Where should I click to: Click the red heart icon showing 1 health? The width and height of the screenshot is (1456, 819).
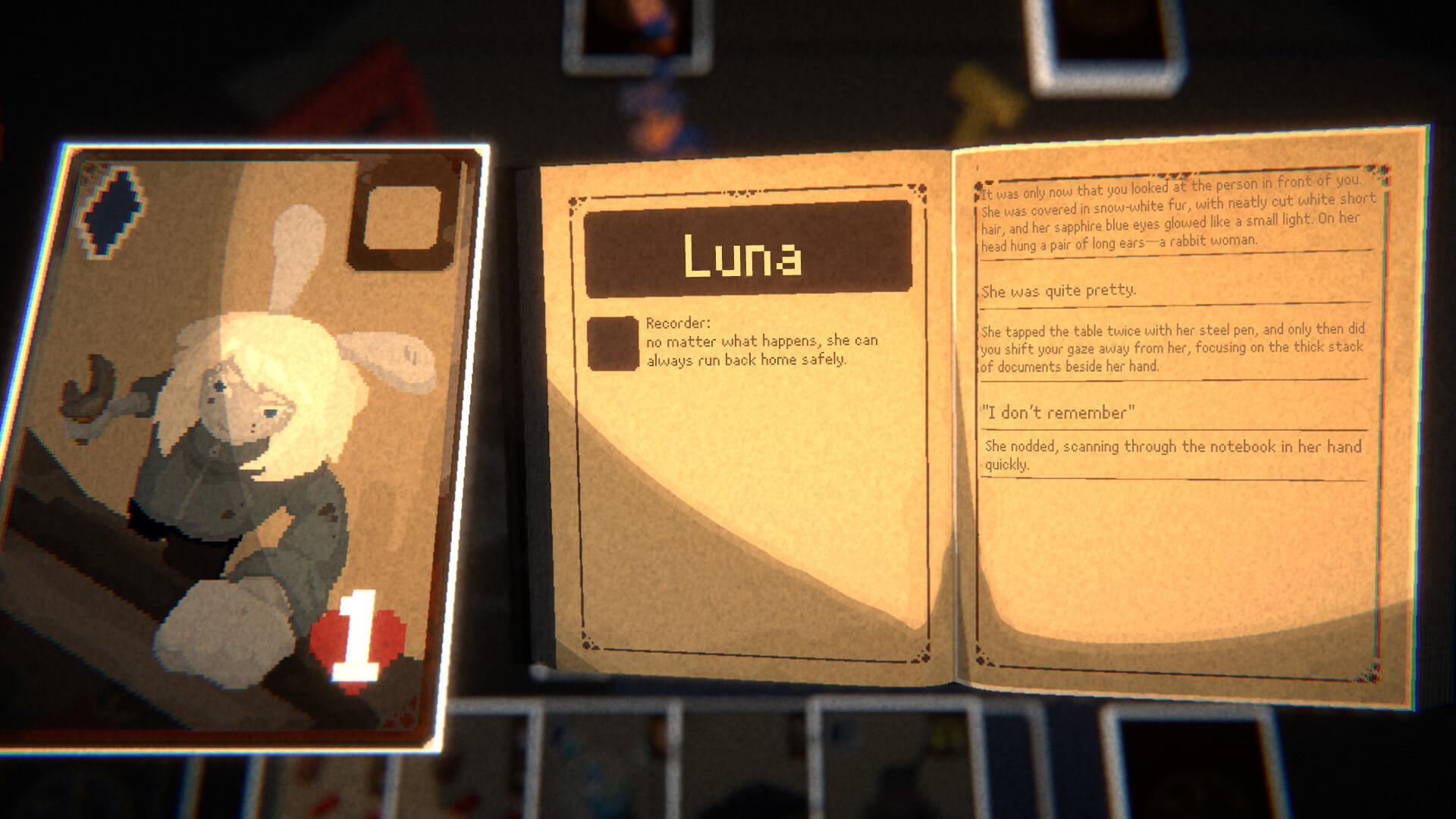click(x=356, y=641)
